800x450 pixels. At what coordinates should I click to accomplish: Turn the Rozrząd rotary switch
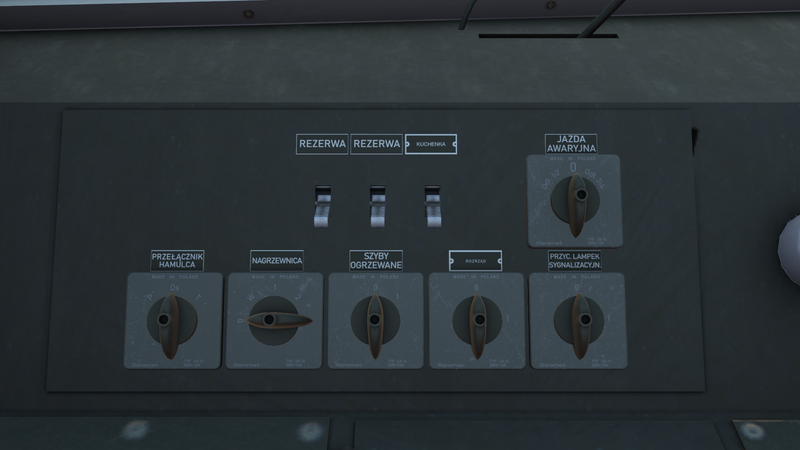pos(475,321)
